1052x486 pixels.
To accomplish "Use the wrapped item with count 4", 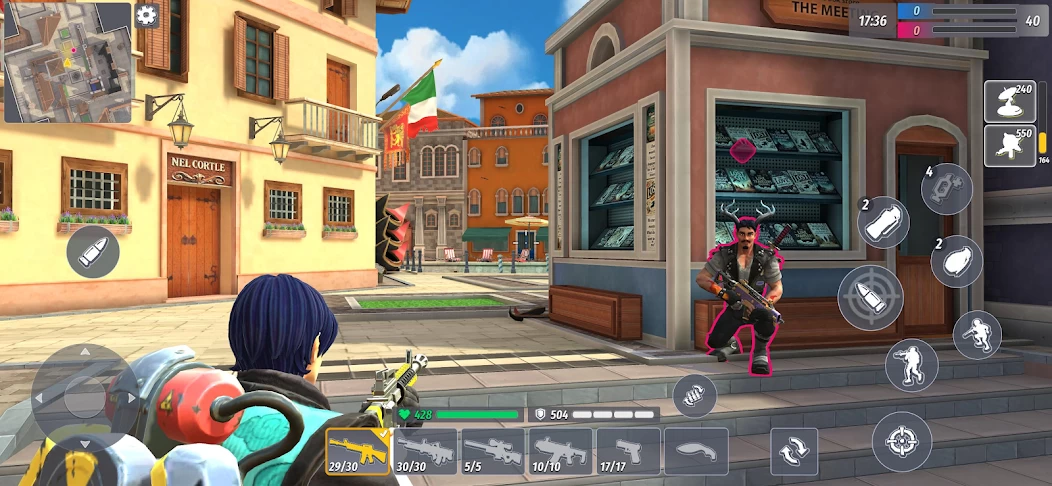I will tap(946, 189).
